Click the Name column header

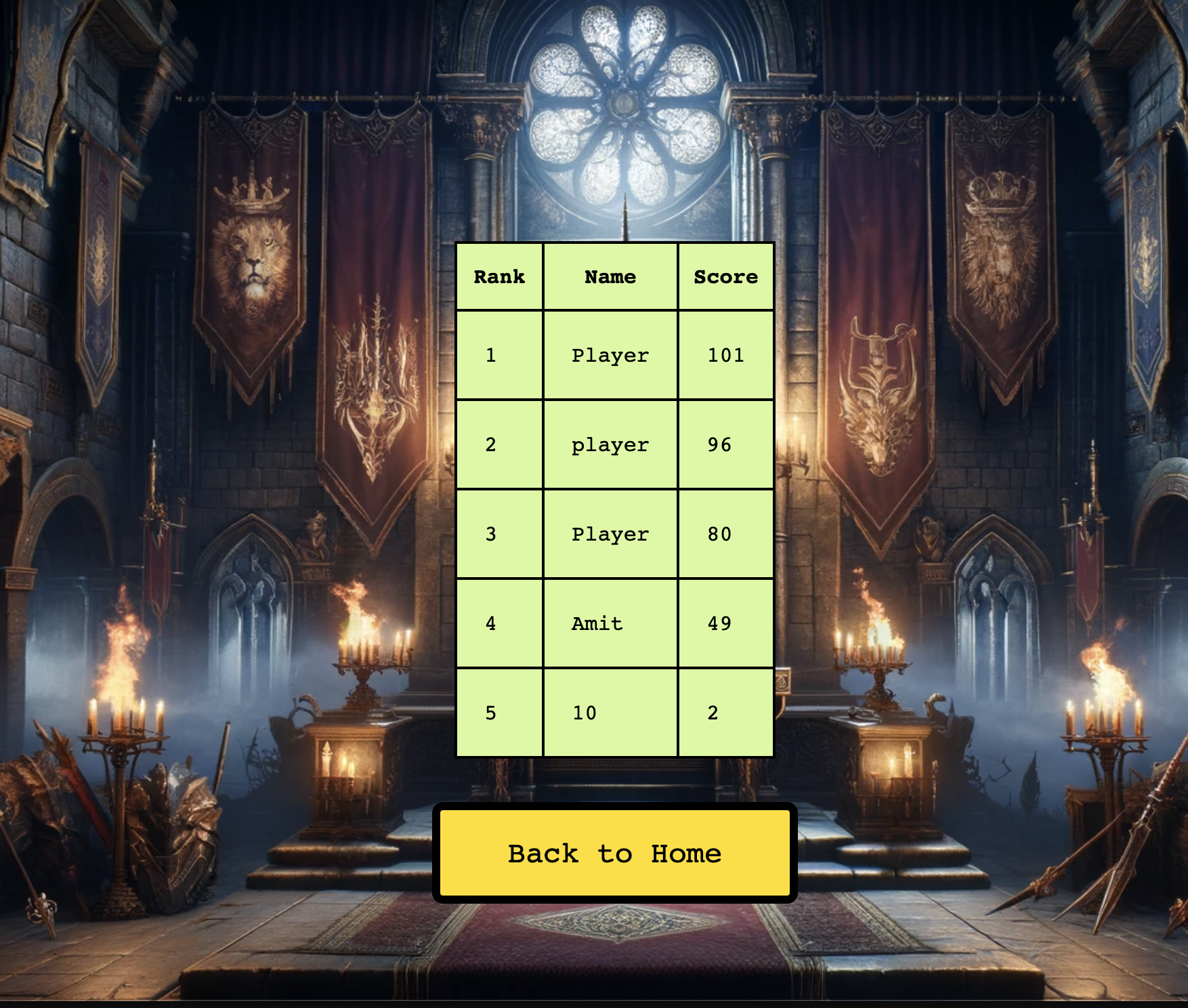click(610, 276)
